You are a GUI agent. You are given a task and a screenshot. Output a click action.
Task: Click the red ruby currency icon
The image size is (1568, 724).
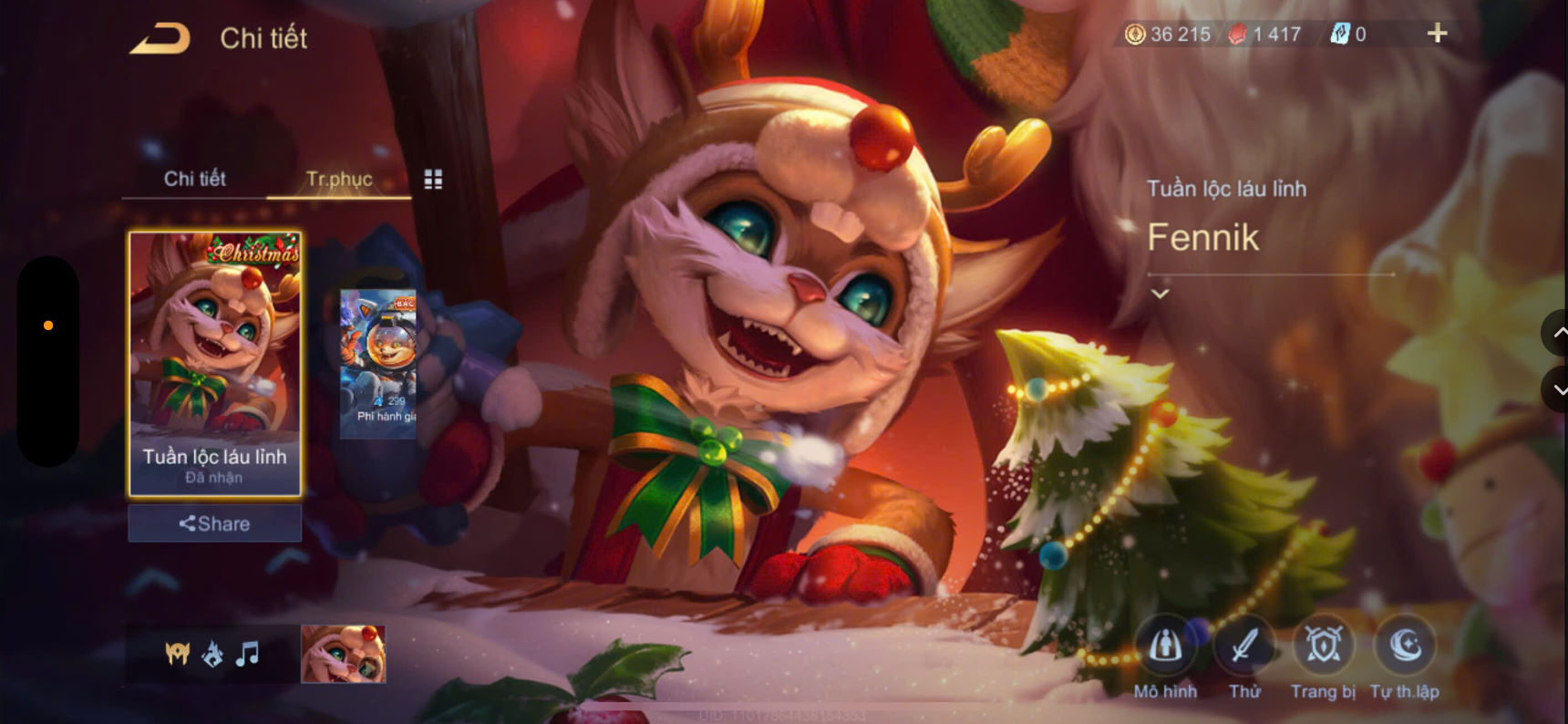[1235, 33]
